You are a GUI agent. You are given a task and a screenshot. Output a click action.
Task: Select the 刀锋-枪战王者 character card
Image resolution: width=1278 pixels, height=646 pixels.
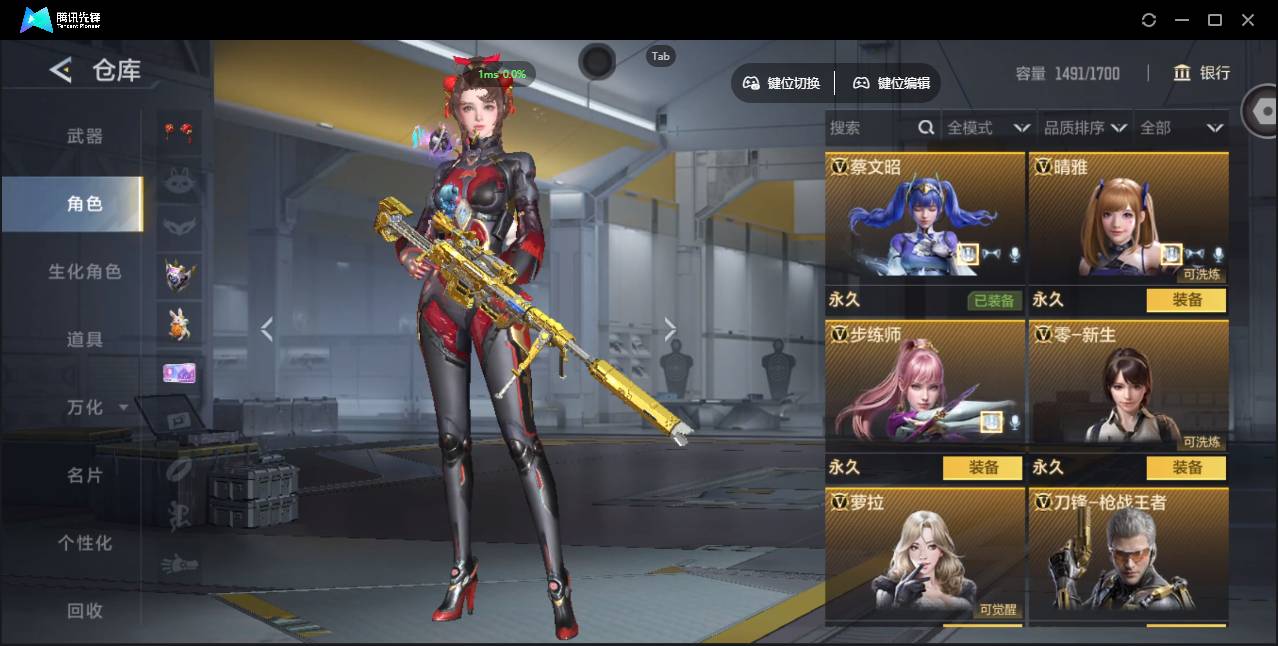1128,555
